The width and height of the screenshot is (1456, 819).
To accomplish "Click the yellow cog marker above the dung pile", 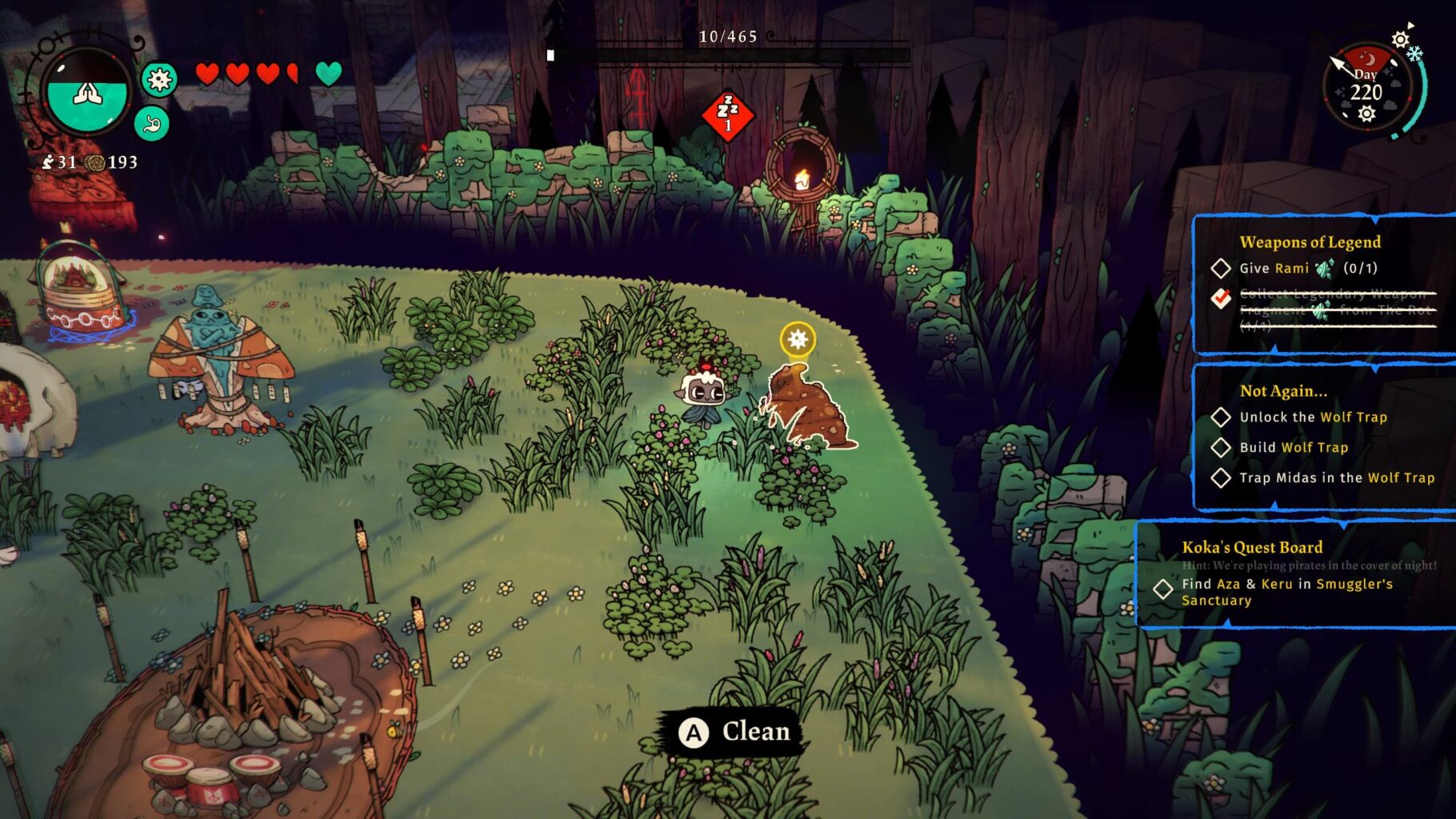I will pyautogui.click(x=798, y=340).
